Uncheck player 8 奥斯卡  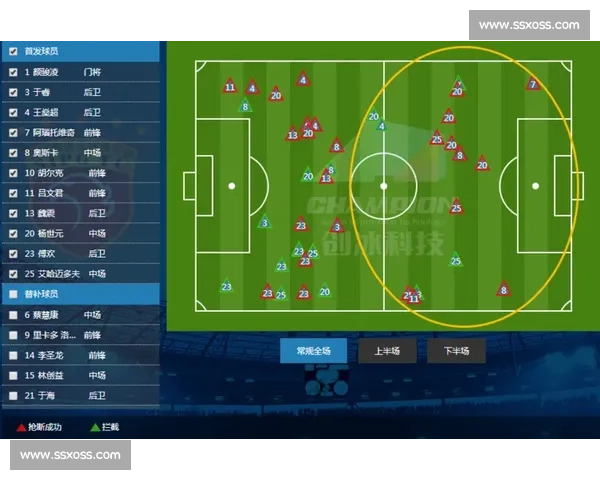(12, 153)
